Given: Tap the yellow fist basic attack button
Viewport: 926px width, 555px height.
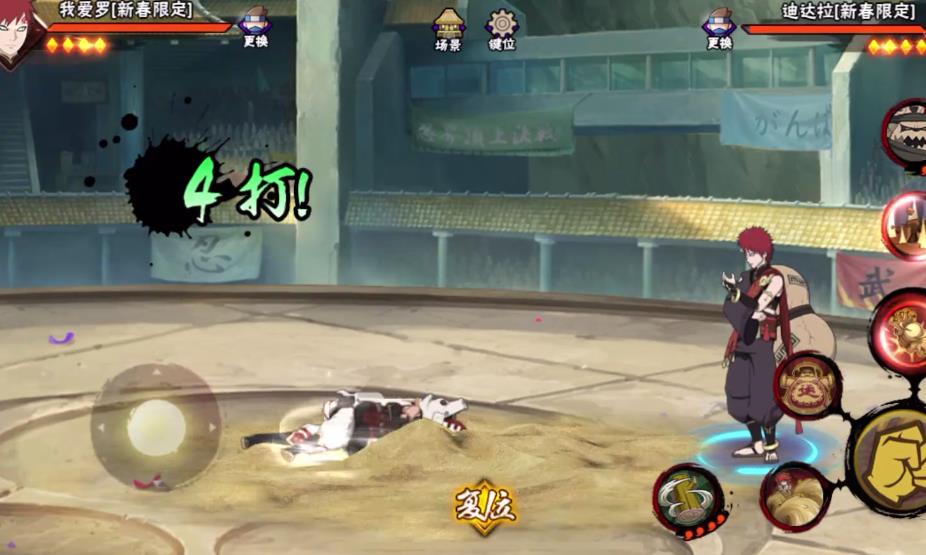Looking at the screenshot, I should coord(892,460).
